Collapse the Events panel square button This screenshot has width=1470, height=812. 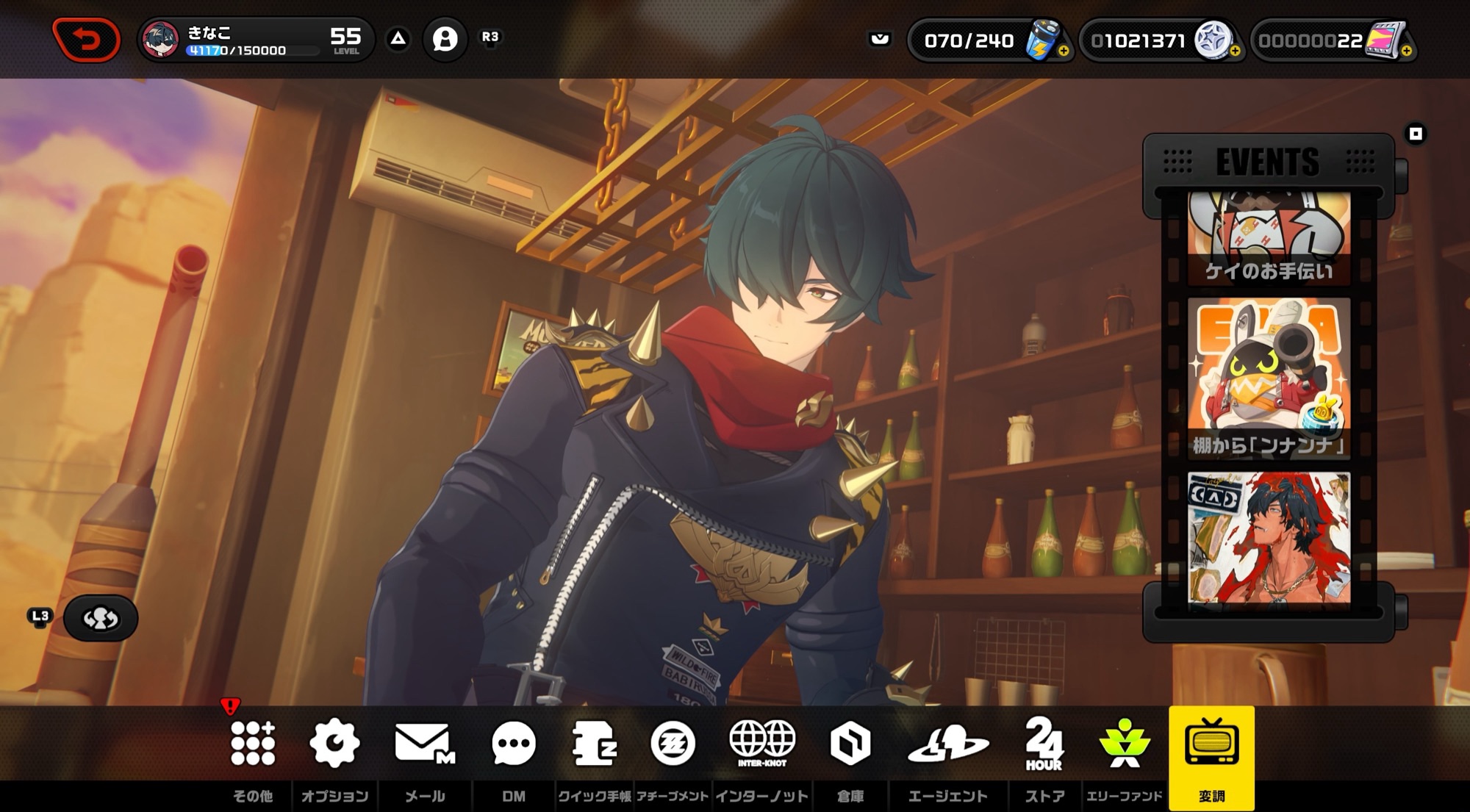point(1416,134)
